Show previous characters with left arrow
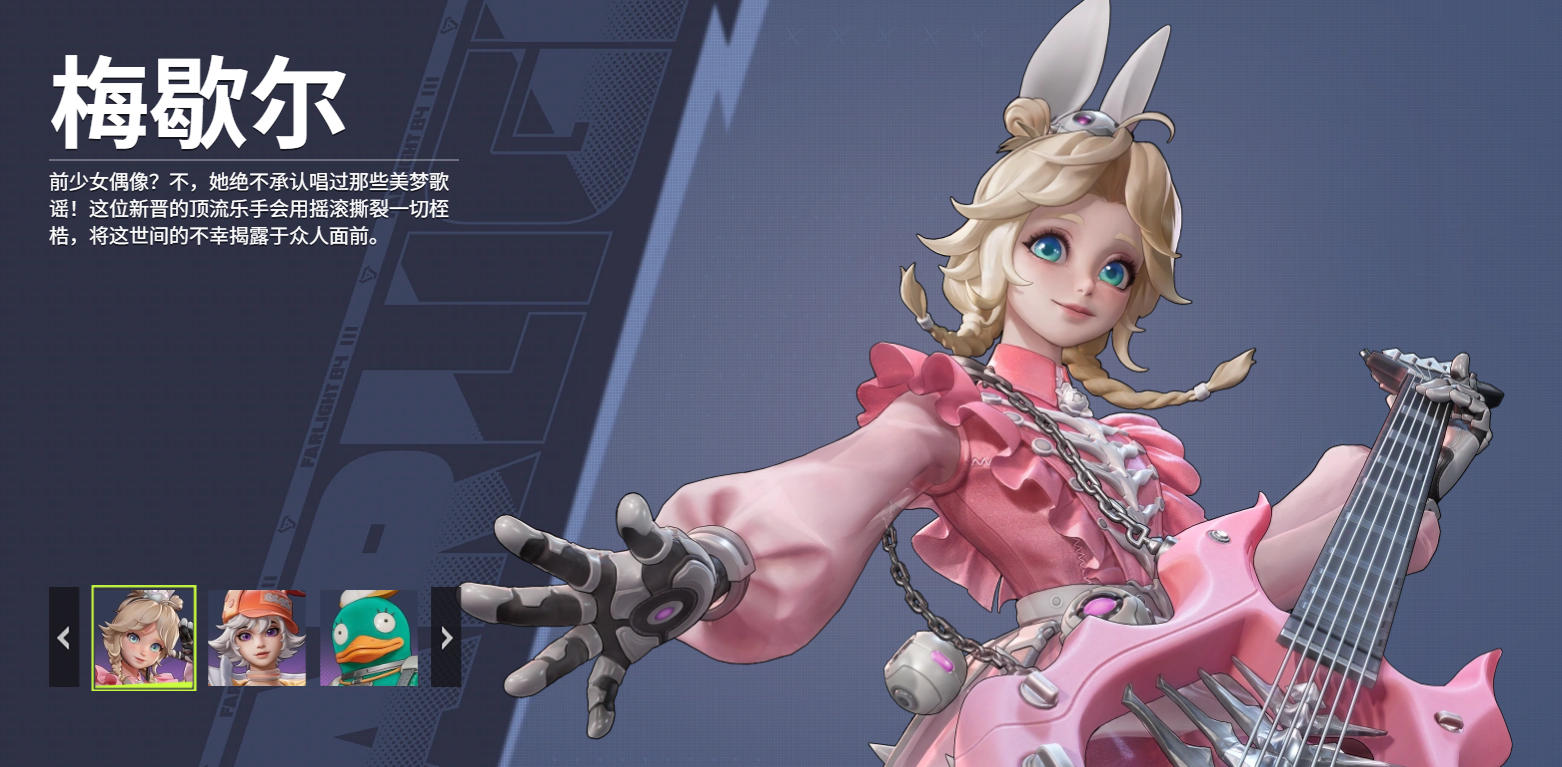 coord(64,637)
